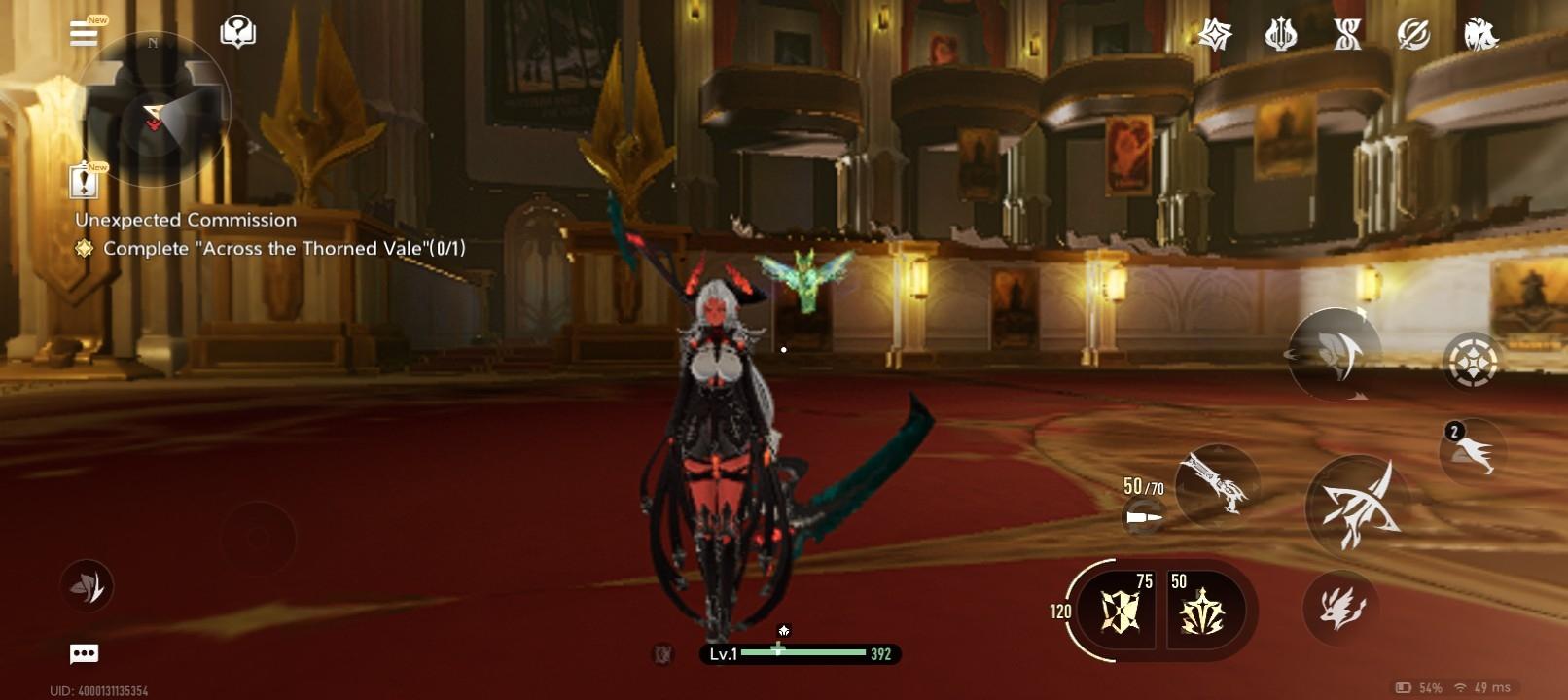Open the sword-and-wings emblem menu
Image resolution: width=1568 pixels, height=700 pixels.
[1281, 36]
